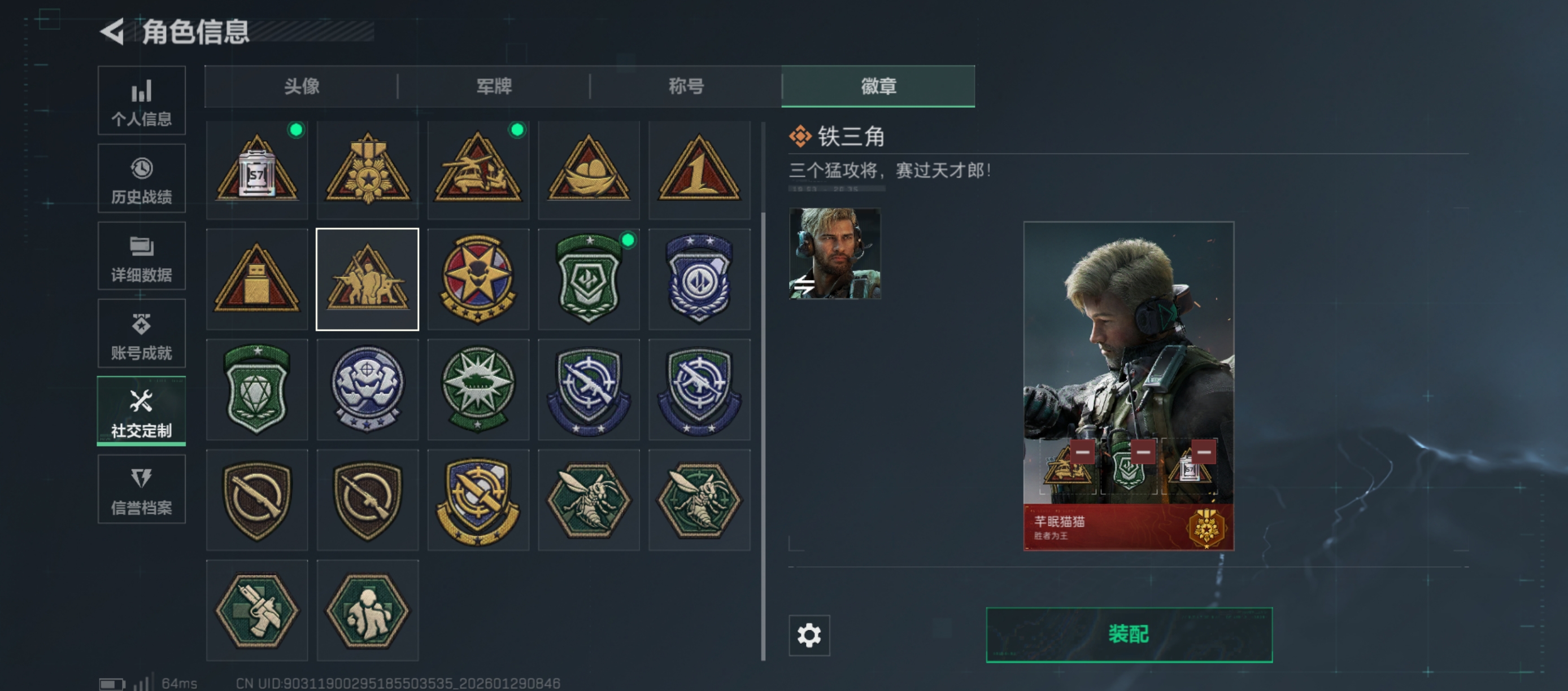Choose the bird nest eggs triangle badge

(x=589, y=170)
